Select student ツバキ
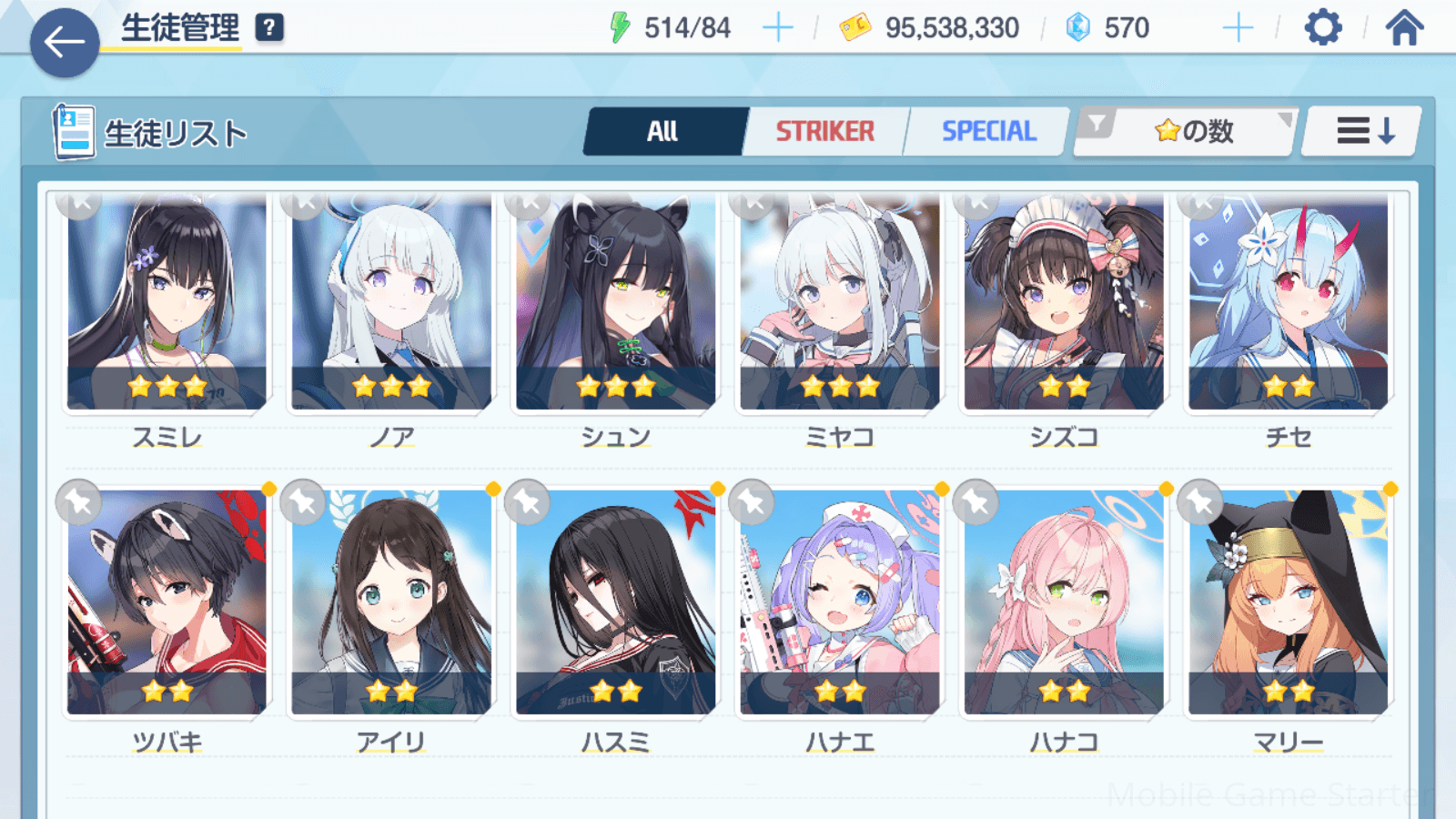Screen dimensions: 1456x819 click(x=167, y=602)
